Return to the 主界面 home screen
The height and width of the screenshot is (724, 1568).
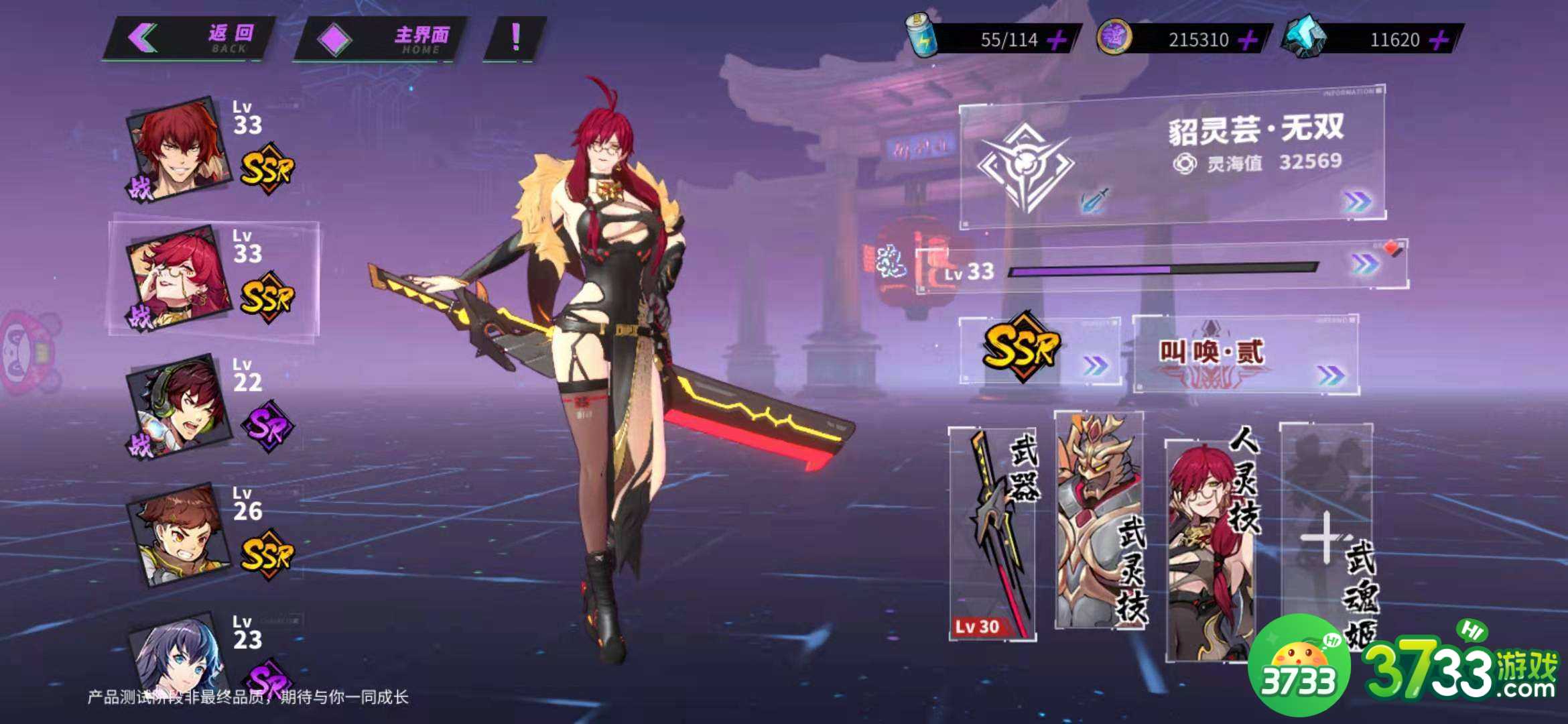point(380,38)
